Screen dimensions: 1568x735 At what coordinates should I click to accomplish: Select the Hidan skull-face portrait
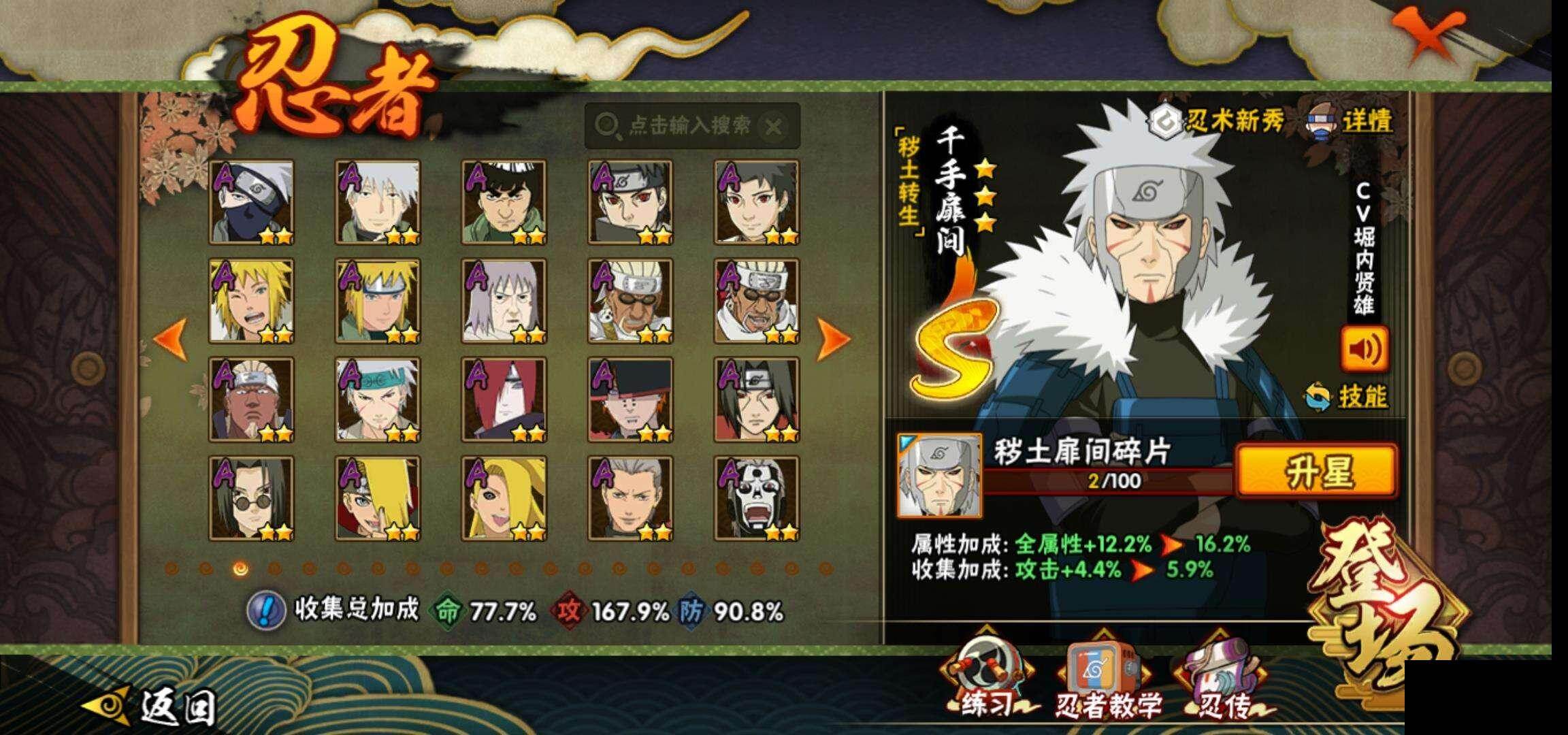[x=757, y=499]
